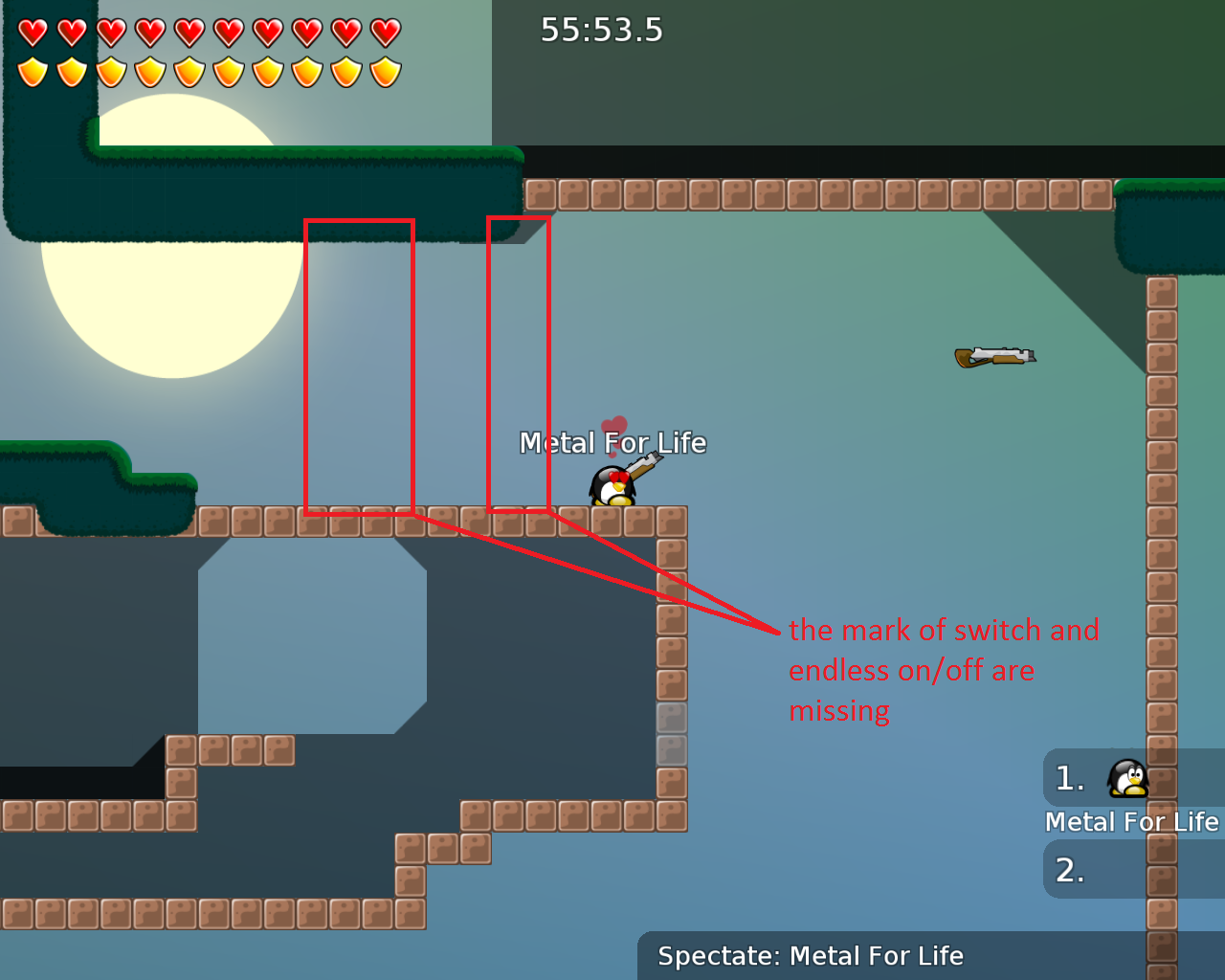Click the penguin avatar beside rank 1
This screenshot has height=980, width=1225.
click(x=1127, y=777)
